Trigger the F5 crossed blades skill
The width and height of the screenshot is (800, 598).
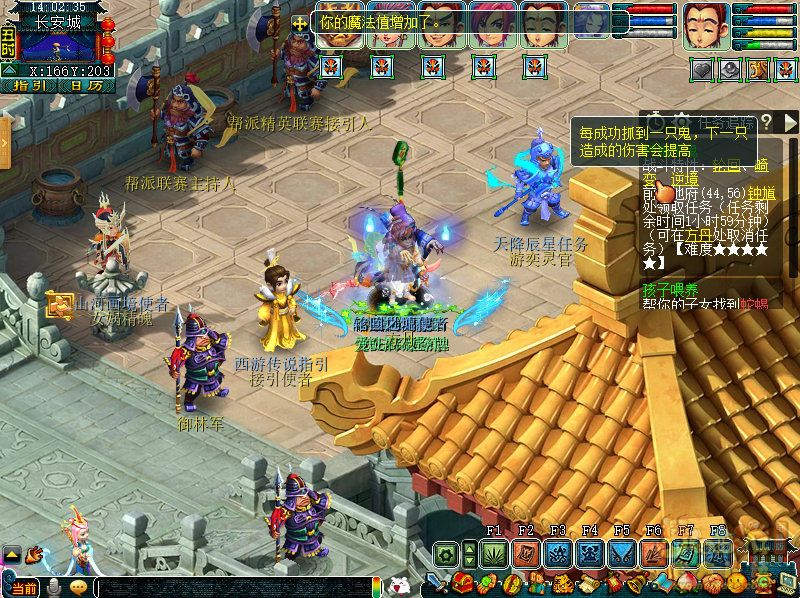tap(621, 553)
